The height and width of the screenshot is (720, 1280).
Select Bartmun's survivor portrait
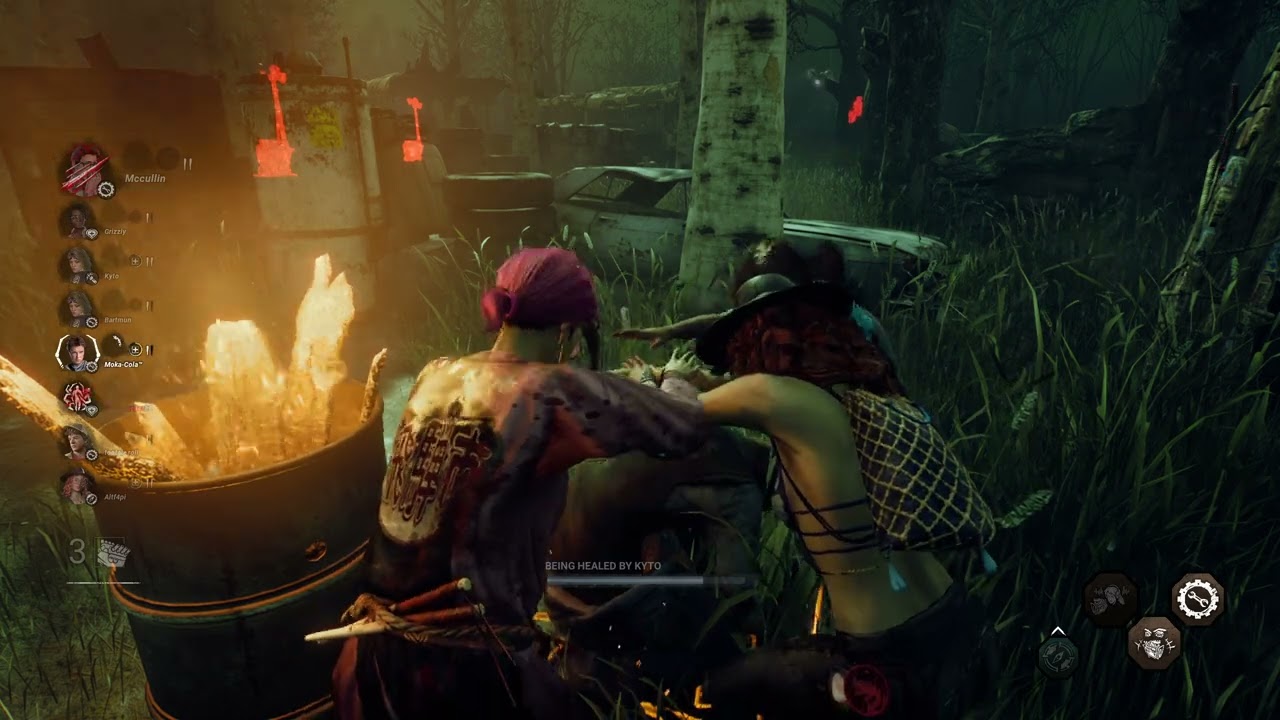78,308
